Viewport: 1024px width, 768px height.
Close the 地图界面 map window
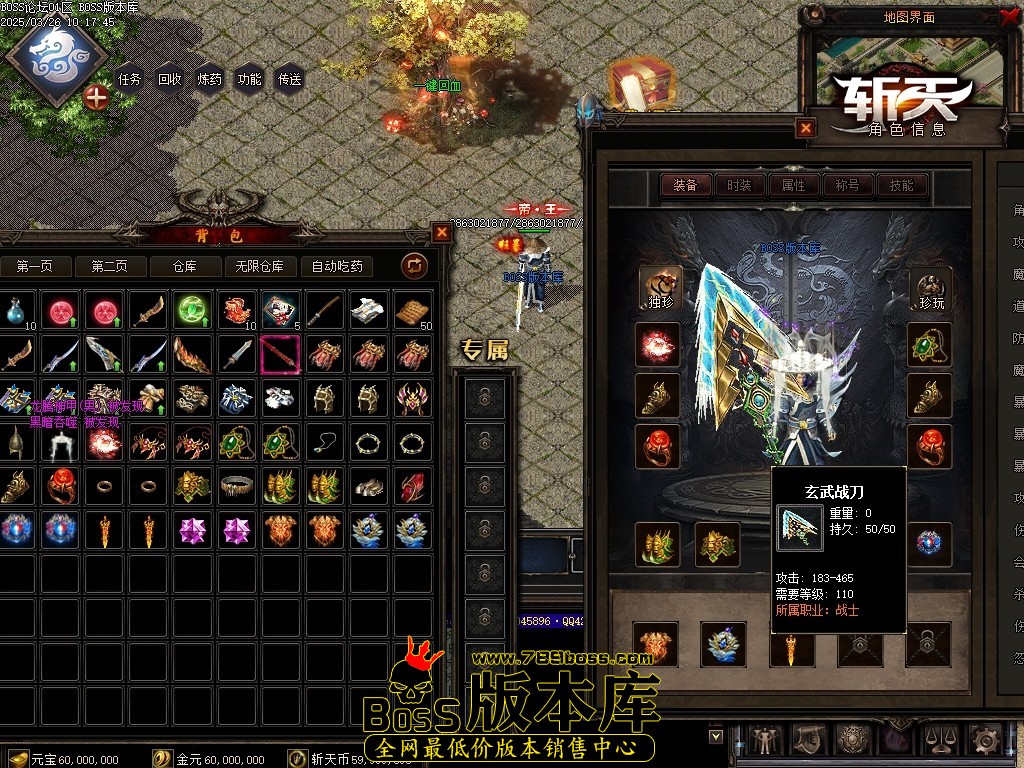tap(1007, 16)
